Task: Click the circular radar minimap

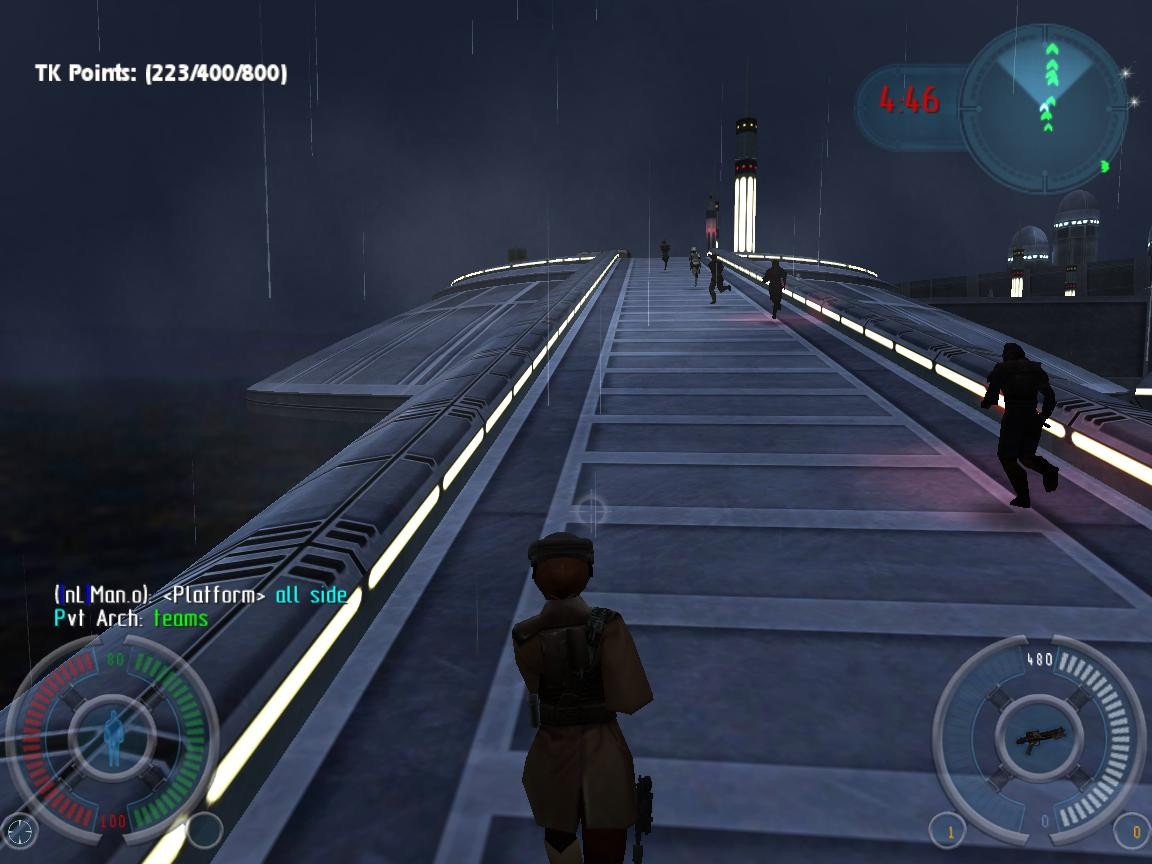Action: point(1043,108)
